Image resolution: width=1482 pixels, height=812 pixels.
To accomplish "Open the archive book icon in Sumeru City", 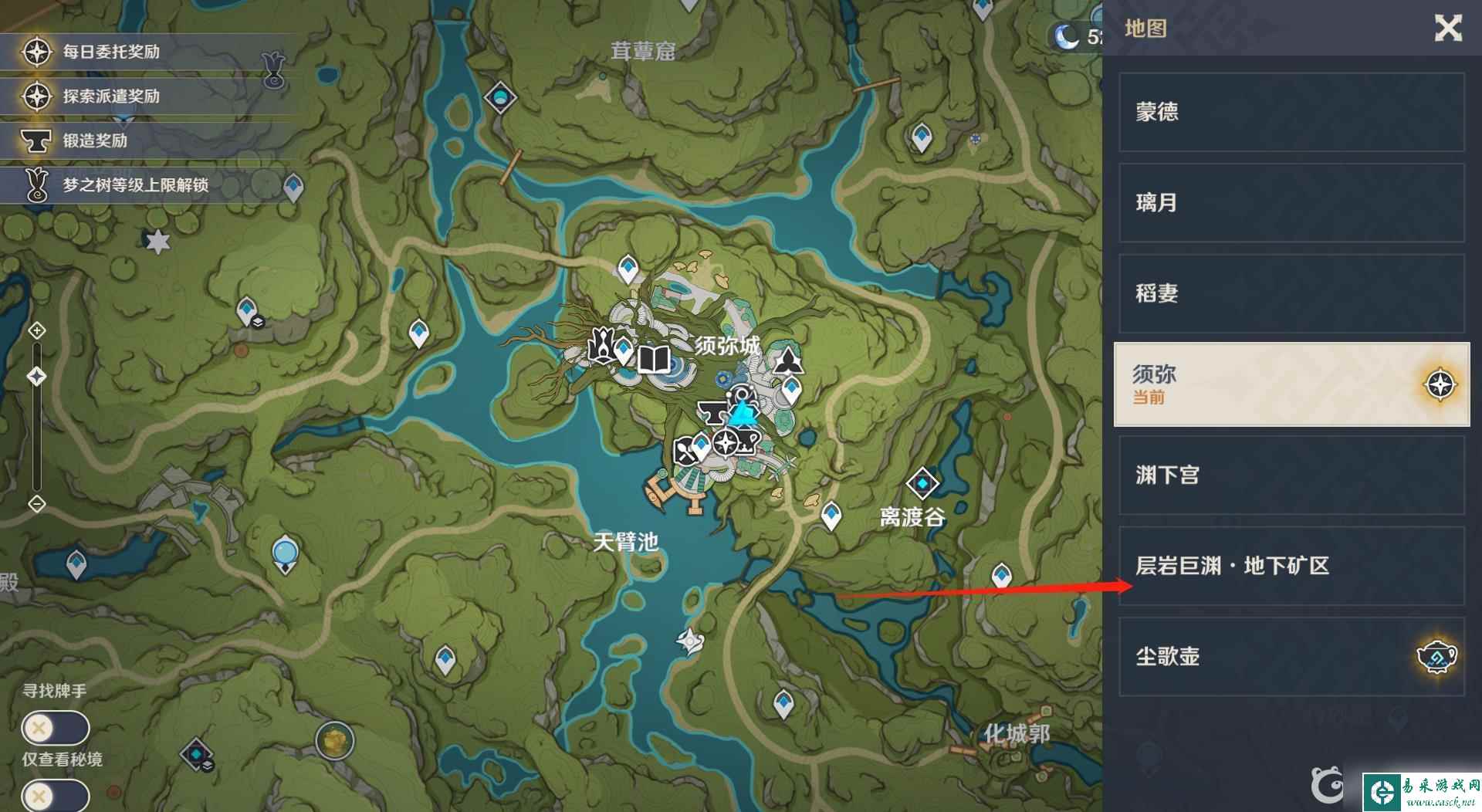I will point(654,360).
